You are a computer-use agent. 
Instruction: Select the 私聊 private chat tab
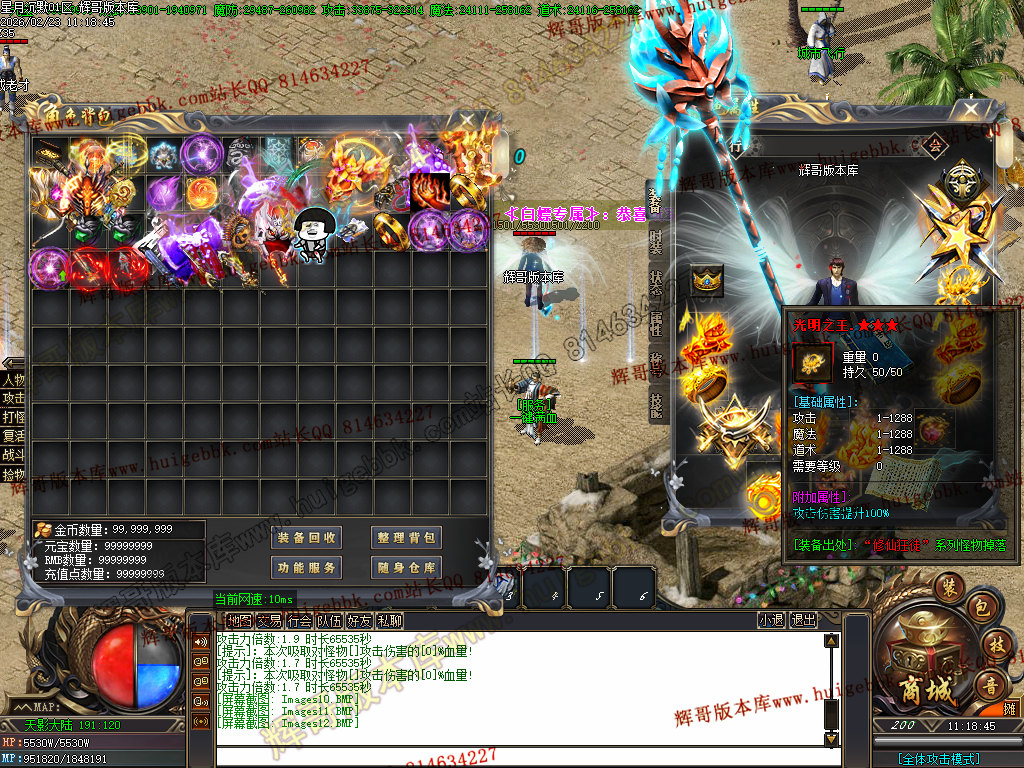click(x=389, y=621)
